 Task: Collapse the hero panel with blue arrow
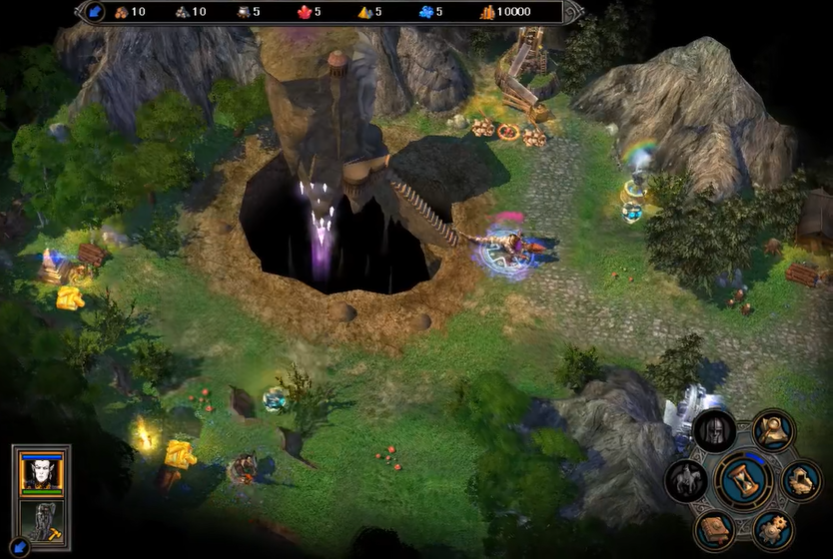(22, 546)
